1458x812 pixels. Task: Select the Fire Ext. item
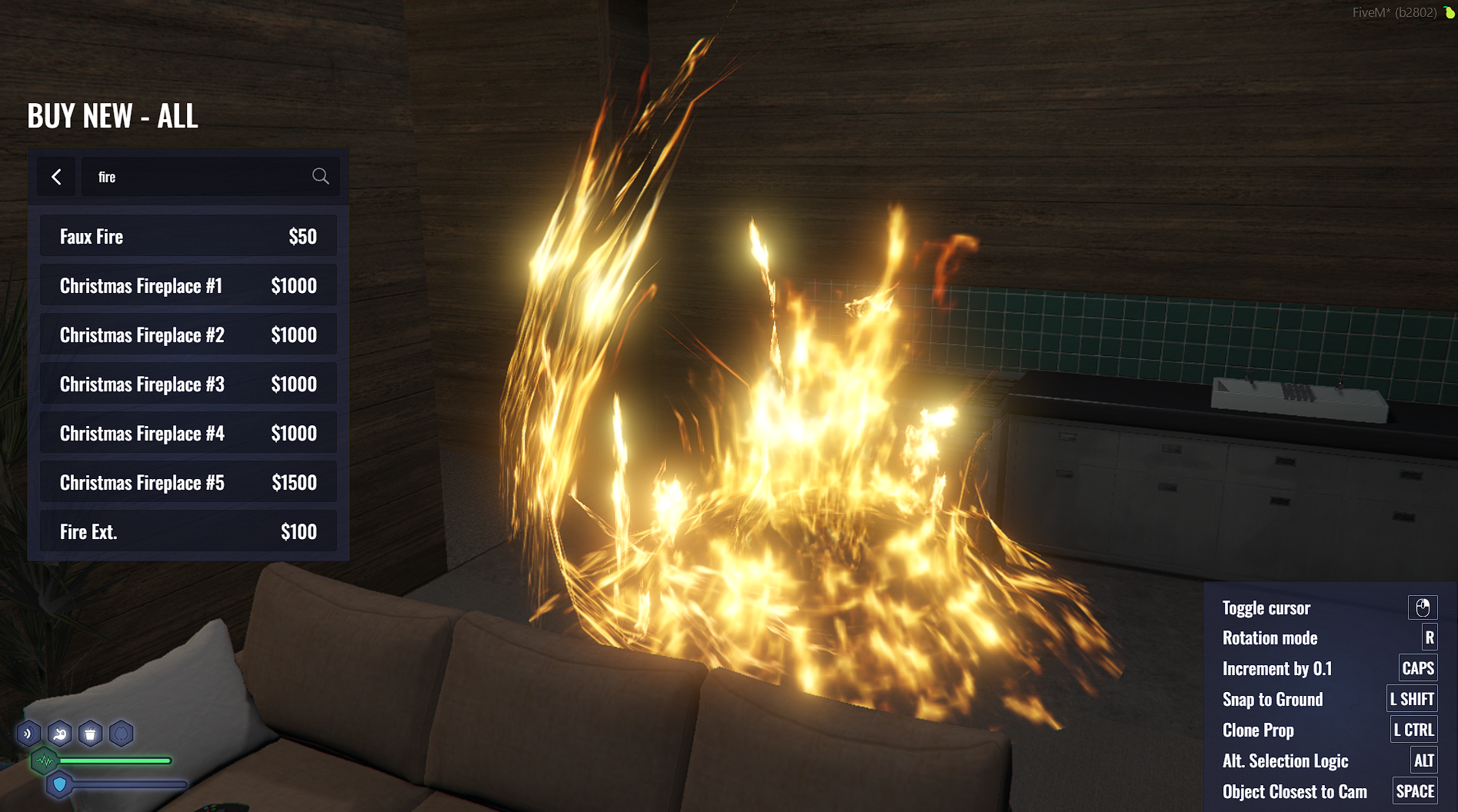point(188,531)
